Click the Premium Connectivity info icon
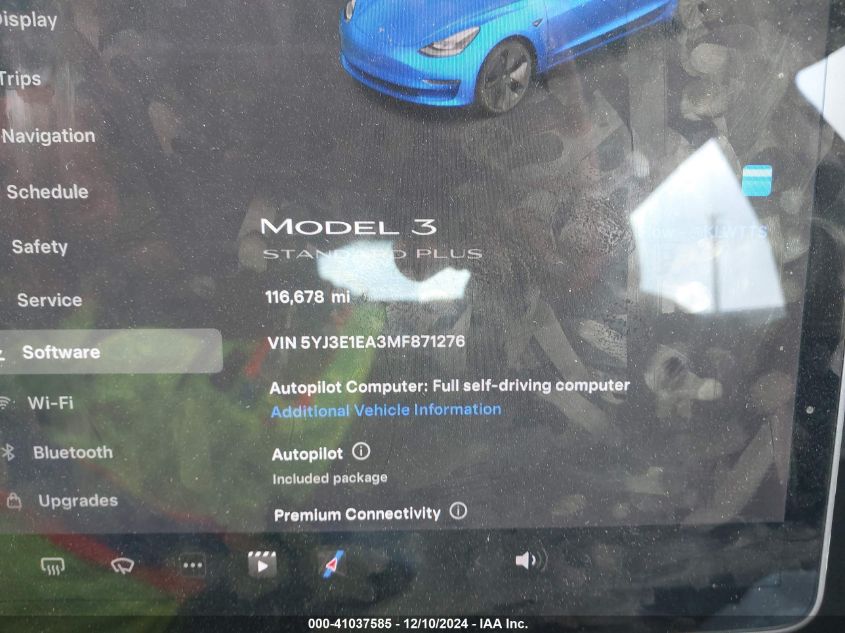Image resolution: width=845 pixels, height=633 pixels. click(458, 511)
